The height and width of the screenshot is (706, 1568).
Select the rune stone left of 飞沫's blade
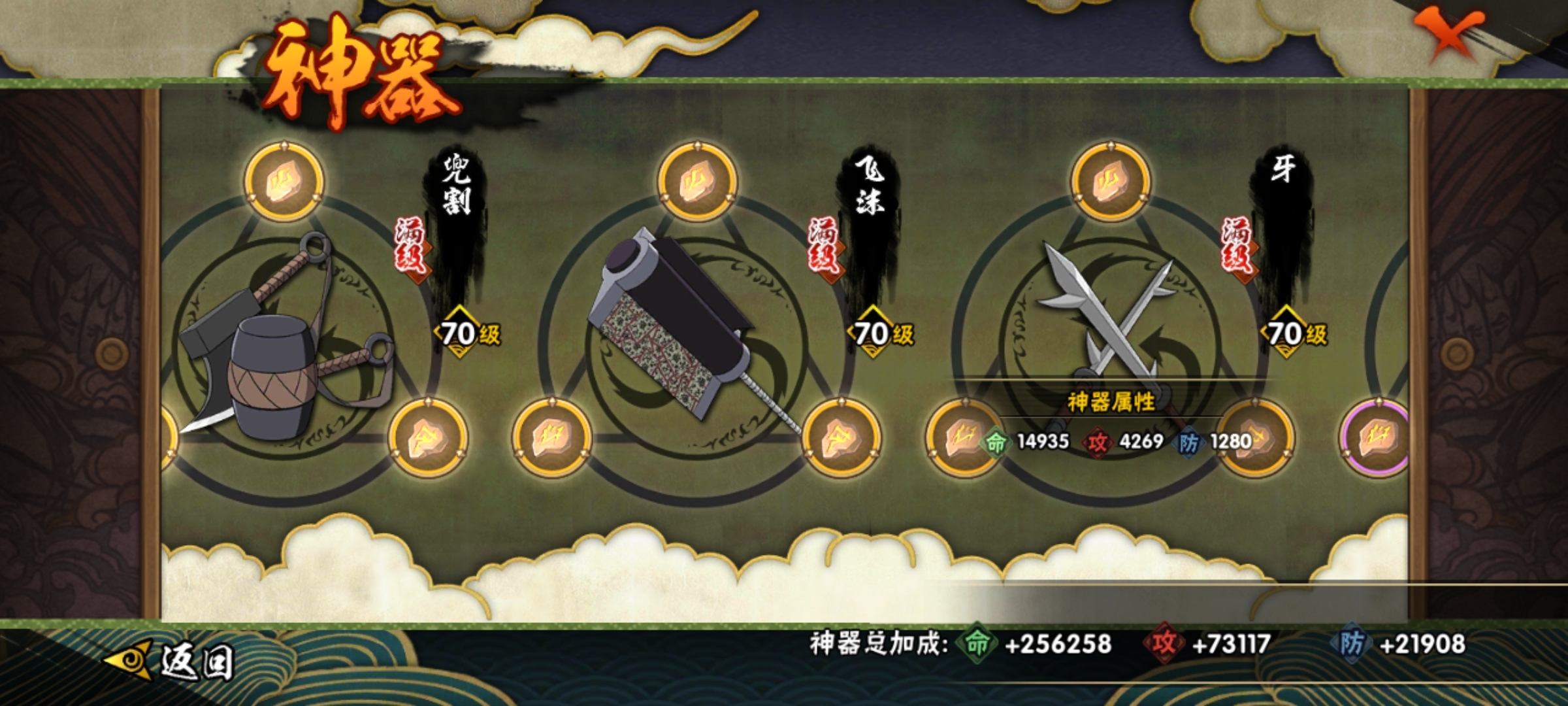tap(552, 438)
